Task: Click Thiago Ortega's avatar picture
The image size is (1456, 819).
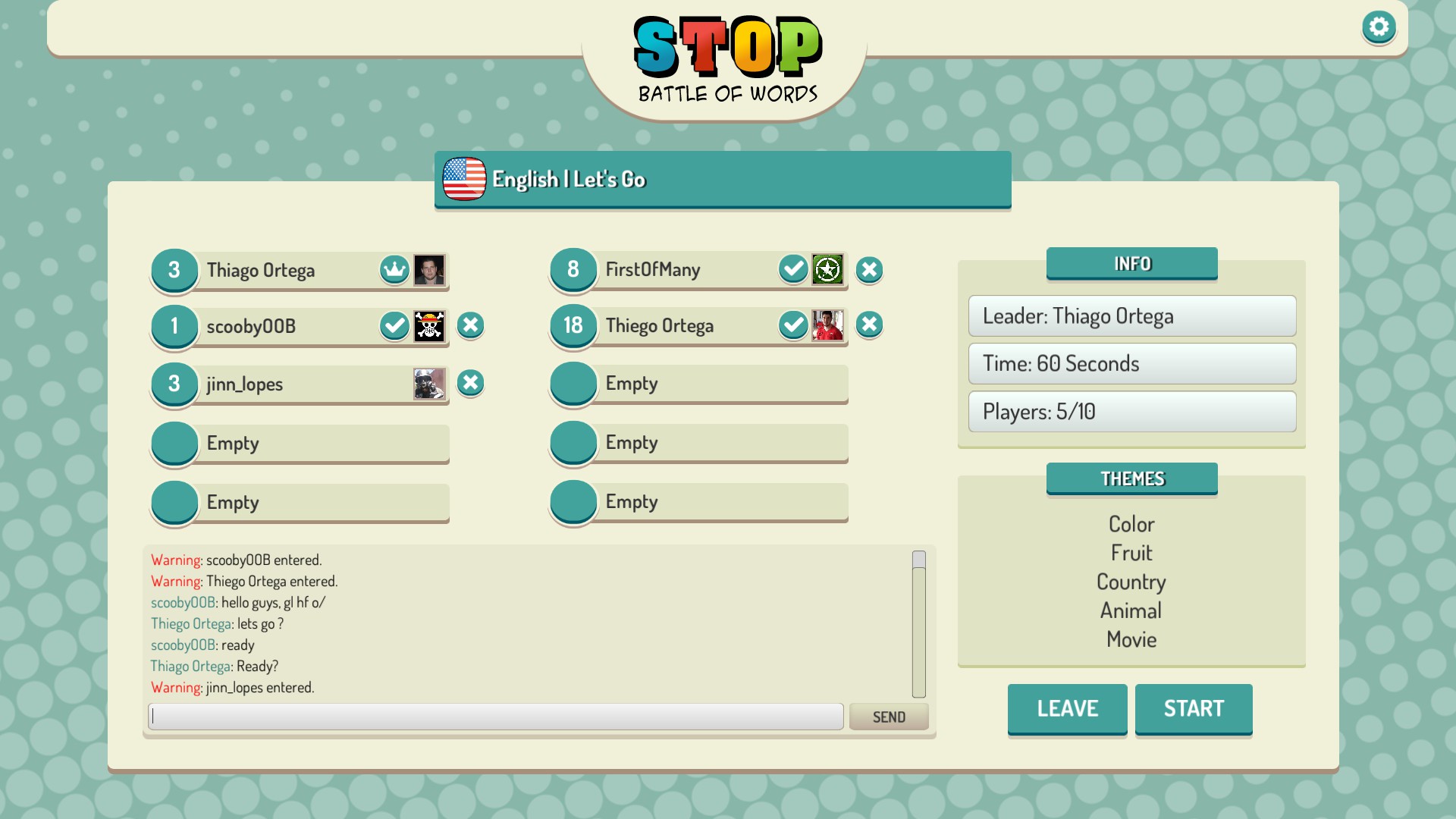Action: point(429,269)
